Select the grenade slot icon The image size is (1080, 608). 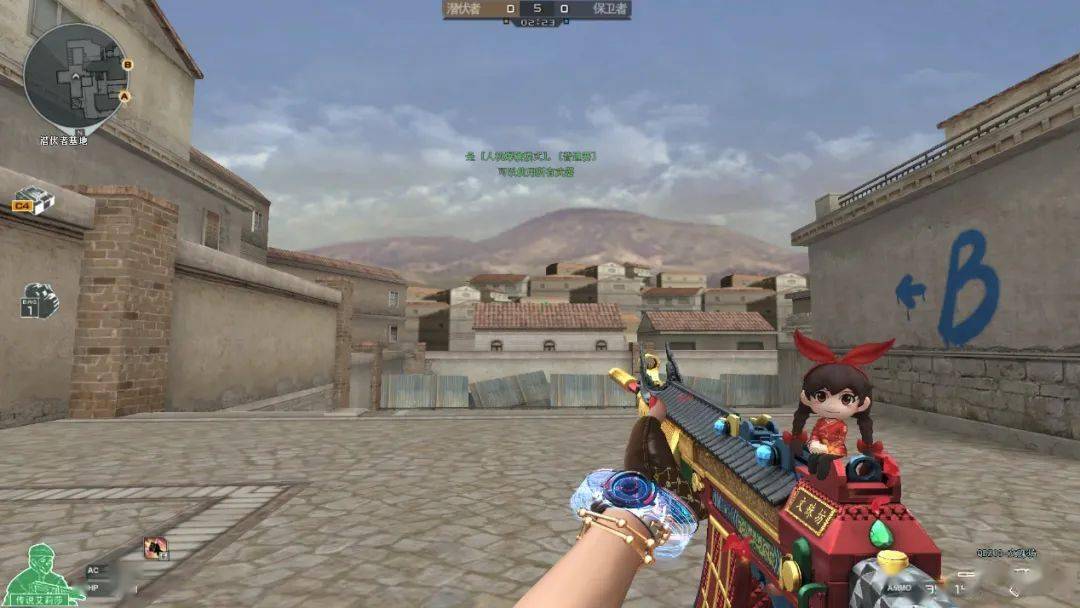[x=40, y=300]
